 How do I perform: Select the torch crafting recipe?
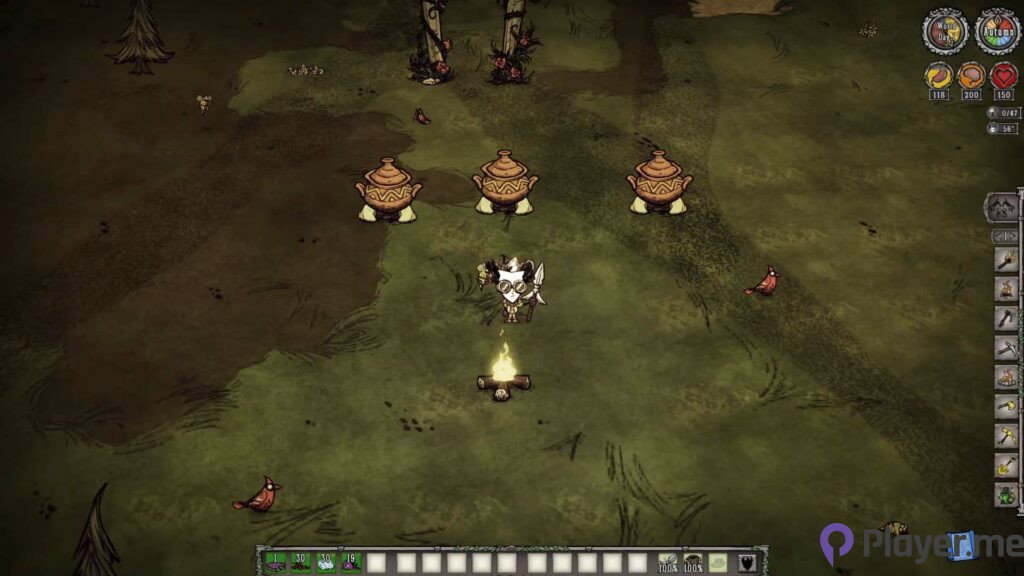coord(1006,261)
